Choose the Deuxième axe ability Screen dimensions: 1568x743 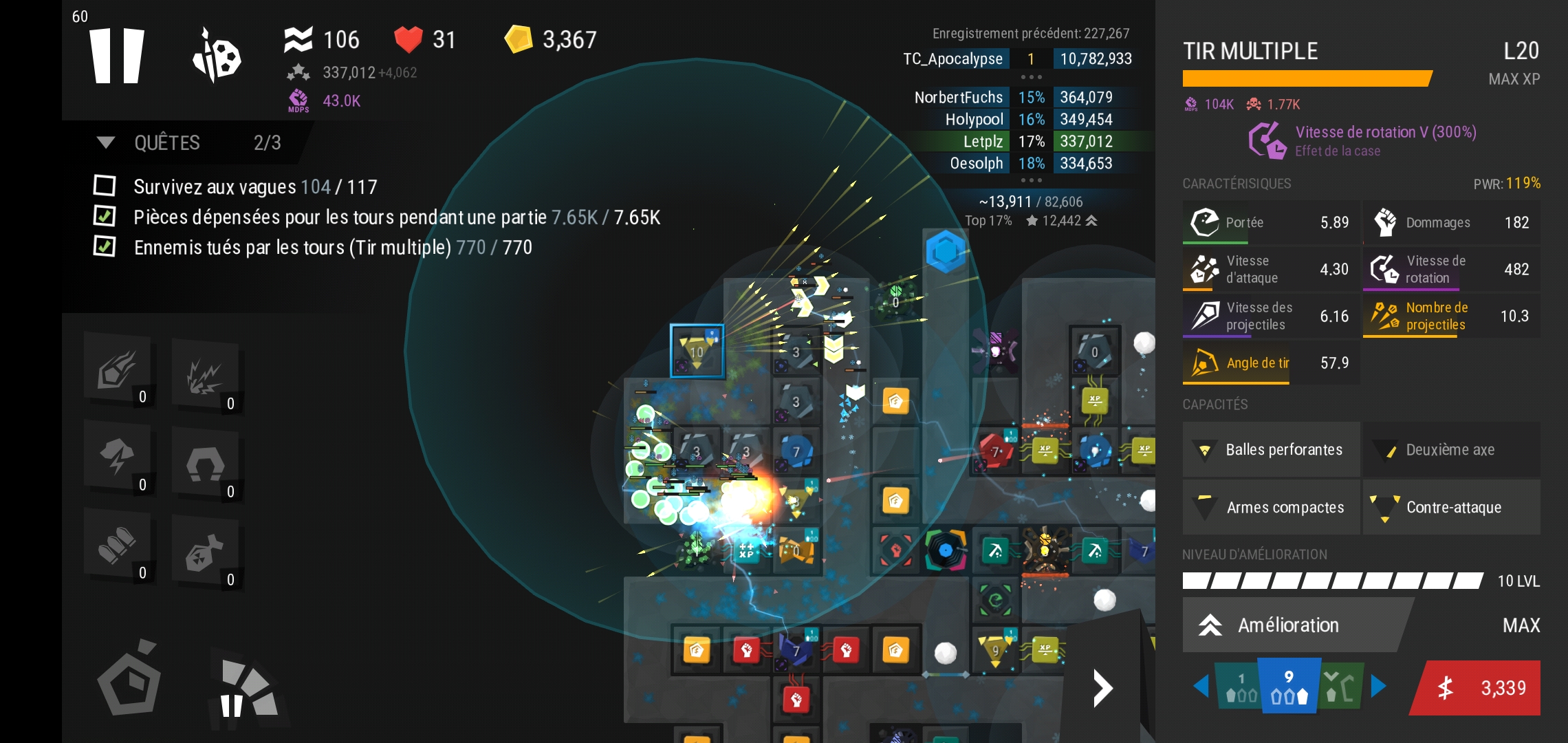click(1451, 450)
